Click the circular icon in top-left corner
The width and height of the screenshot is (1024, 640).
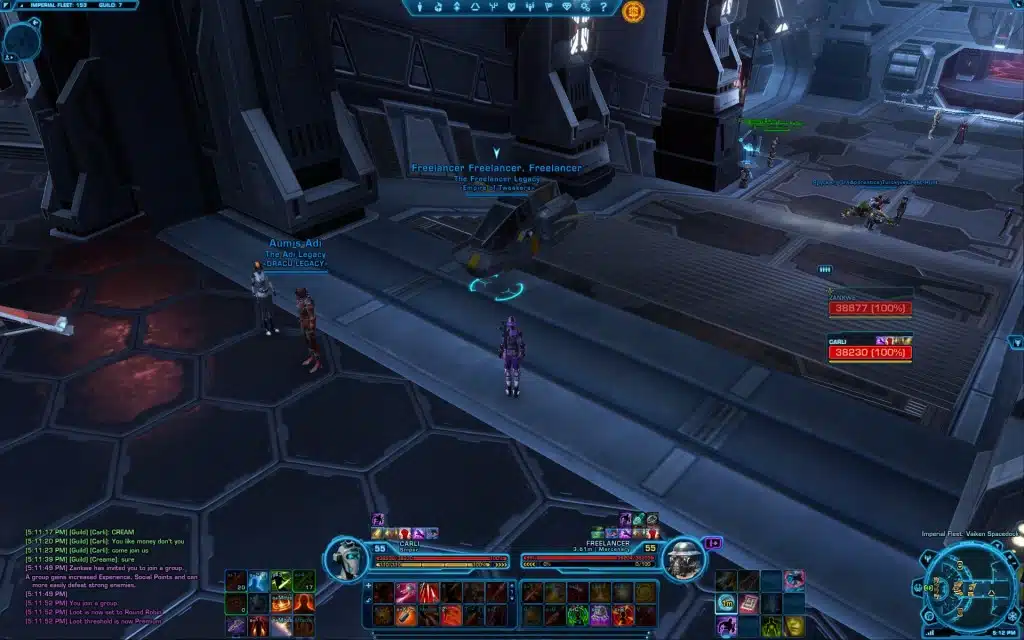20,41
